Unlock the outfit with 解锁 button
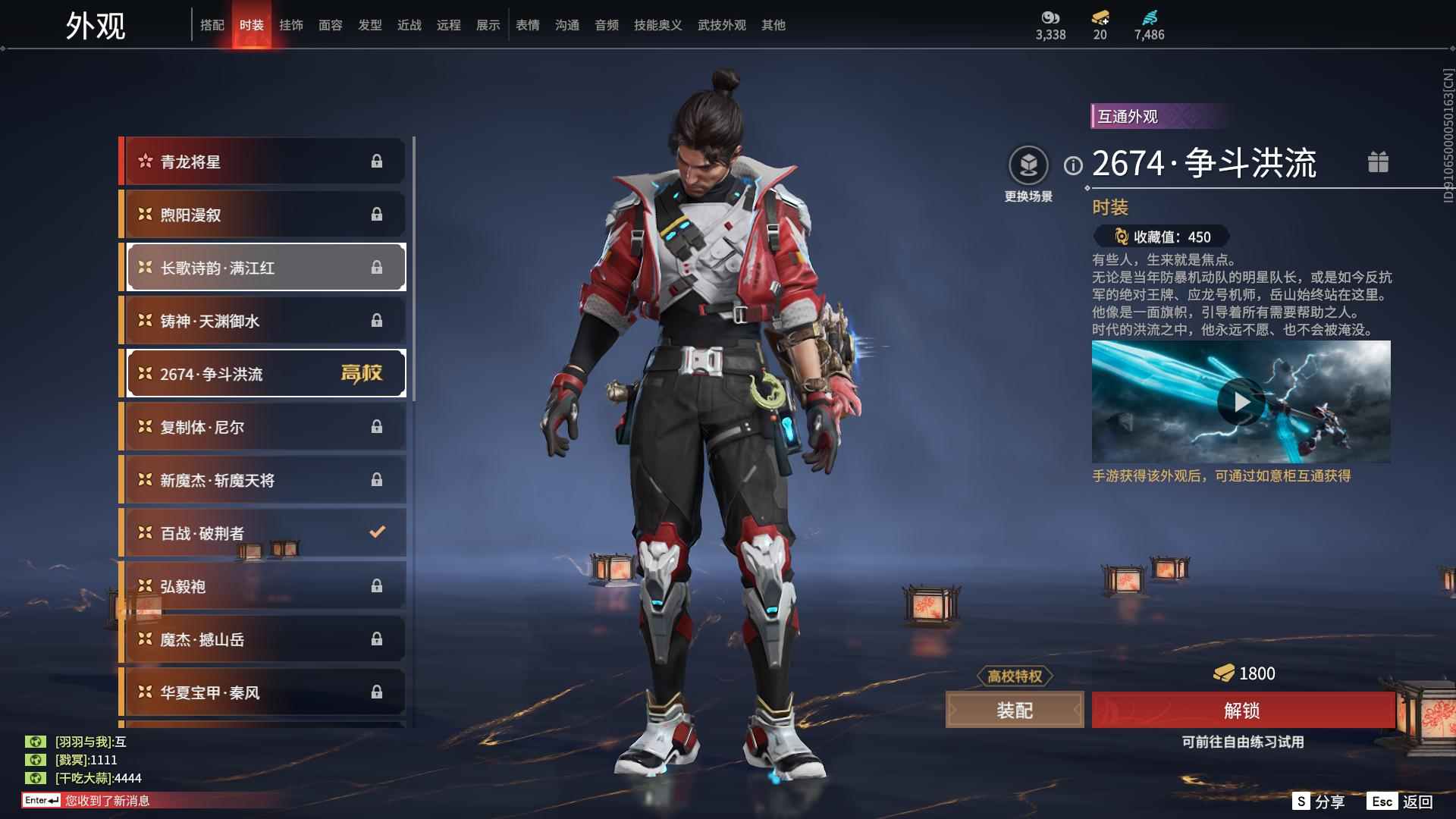 1242,711
